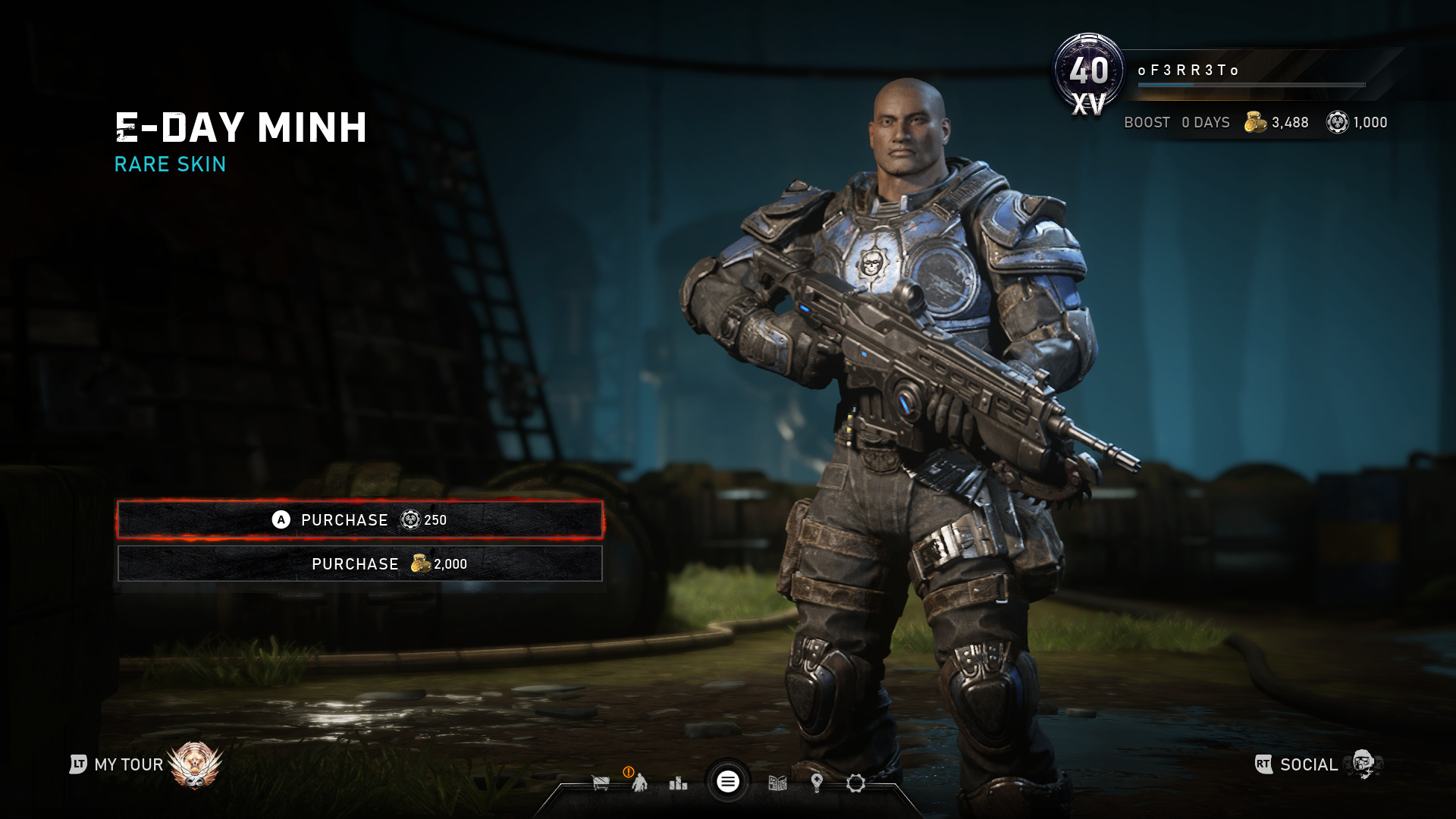Open the character customization icon

[639, 783]
